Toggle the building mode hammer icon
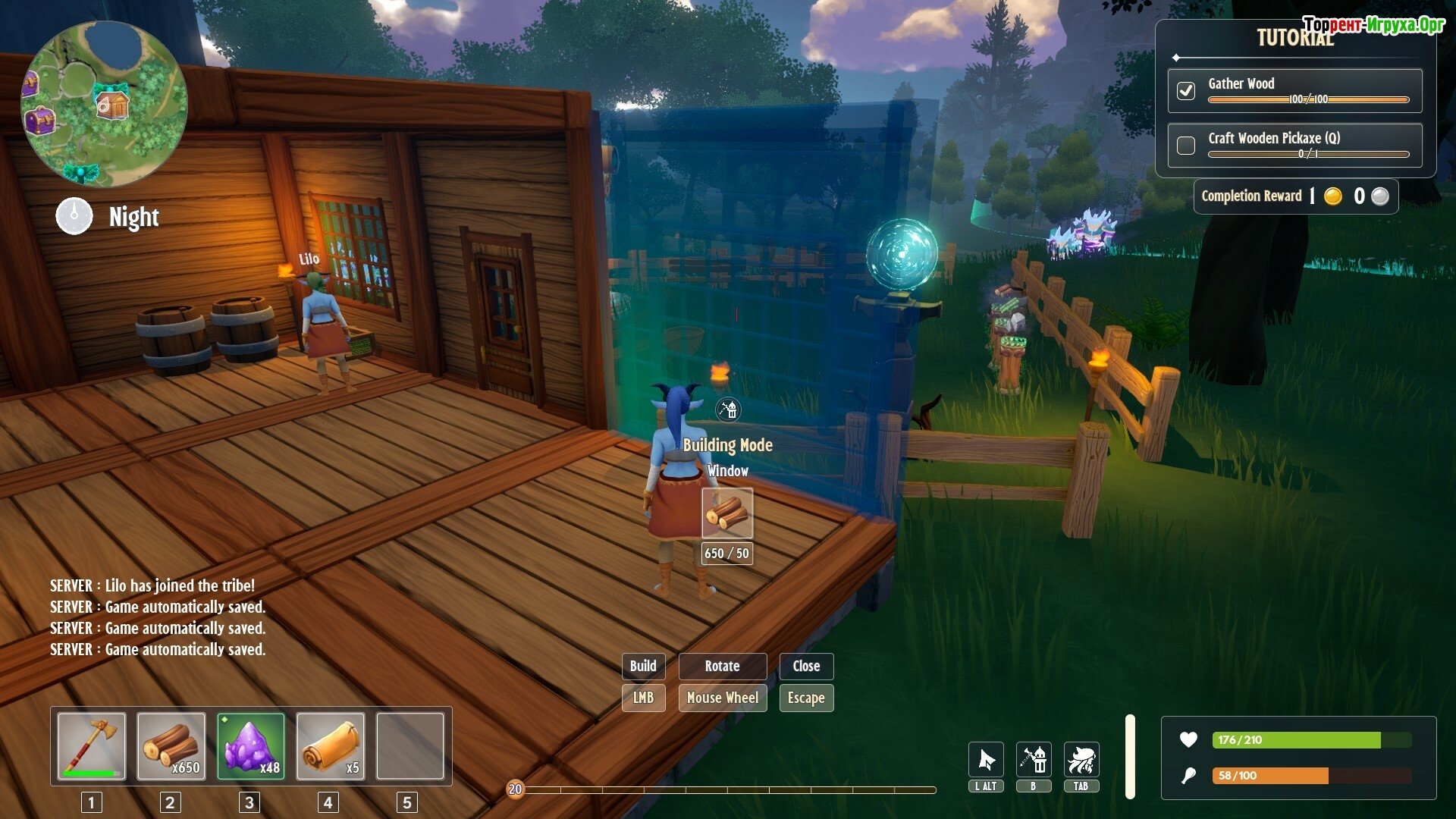 [1034, 759]
